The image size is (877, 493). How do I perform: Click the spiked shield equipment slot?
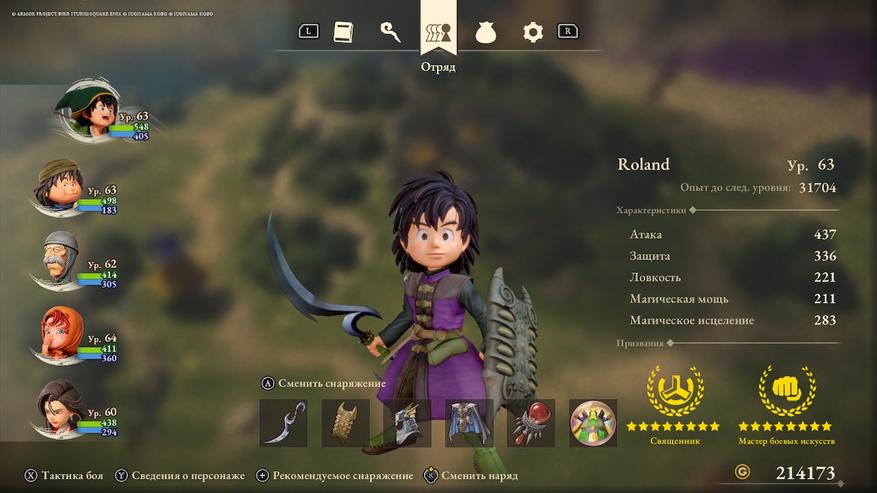(345, 423)
